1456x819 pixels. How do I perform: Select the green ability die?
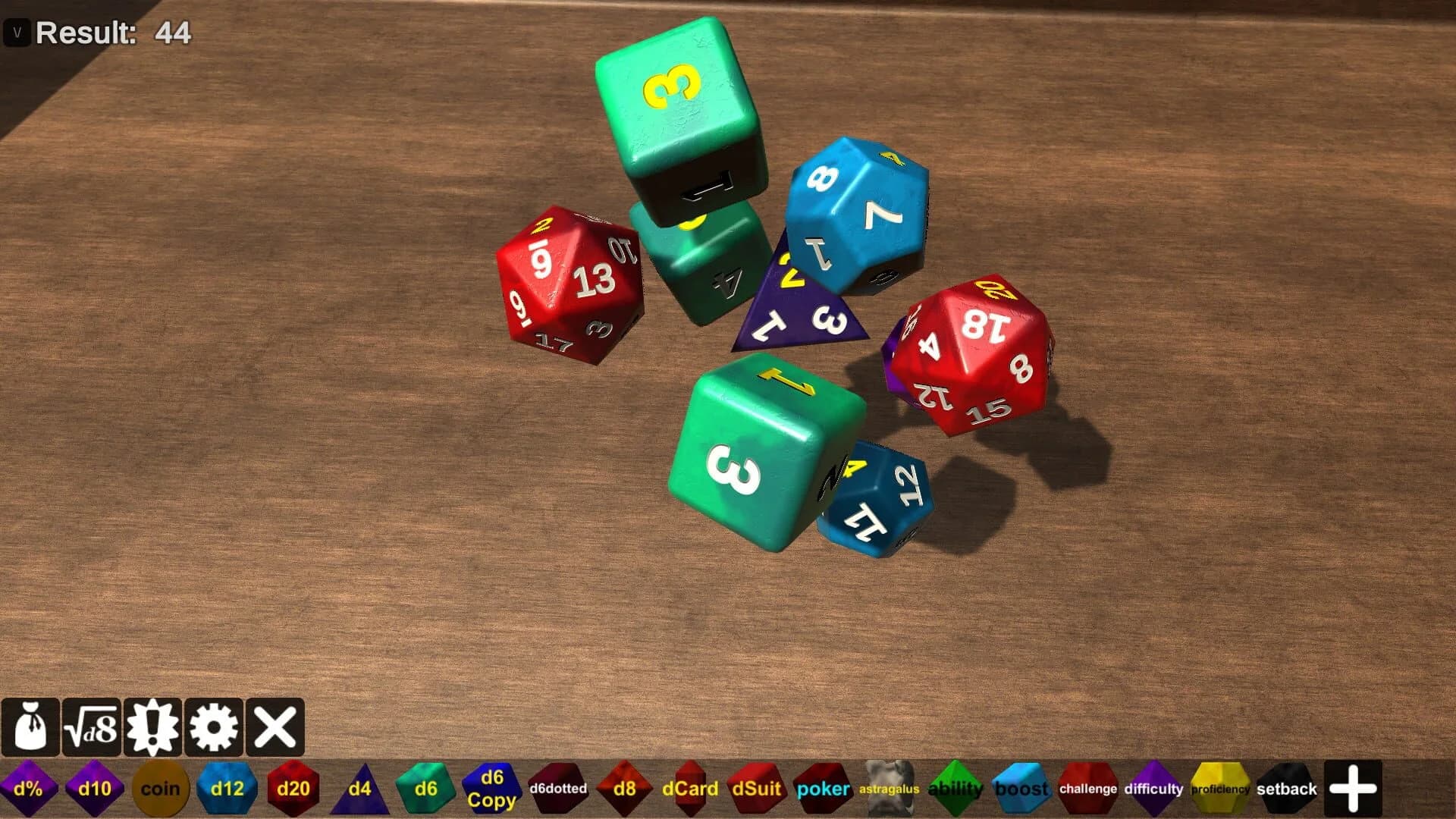coord(955,789)
